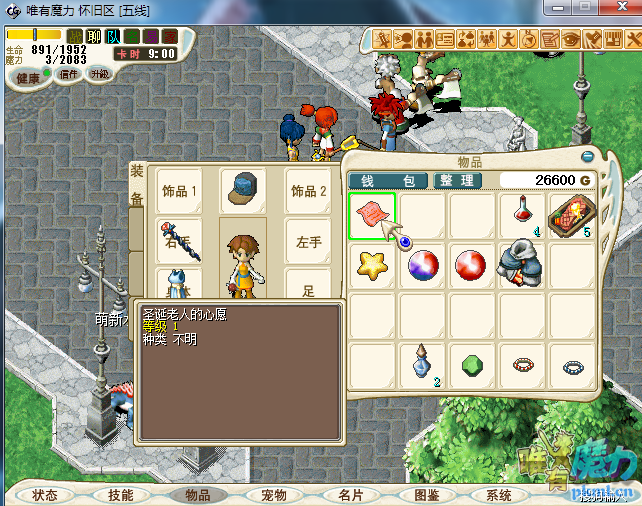Select the green gem item
The height and width of the screenshot is (506, 642).
(x=472, y=365)
